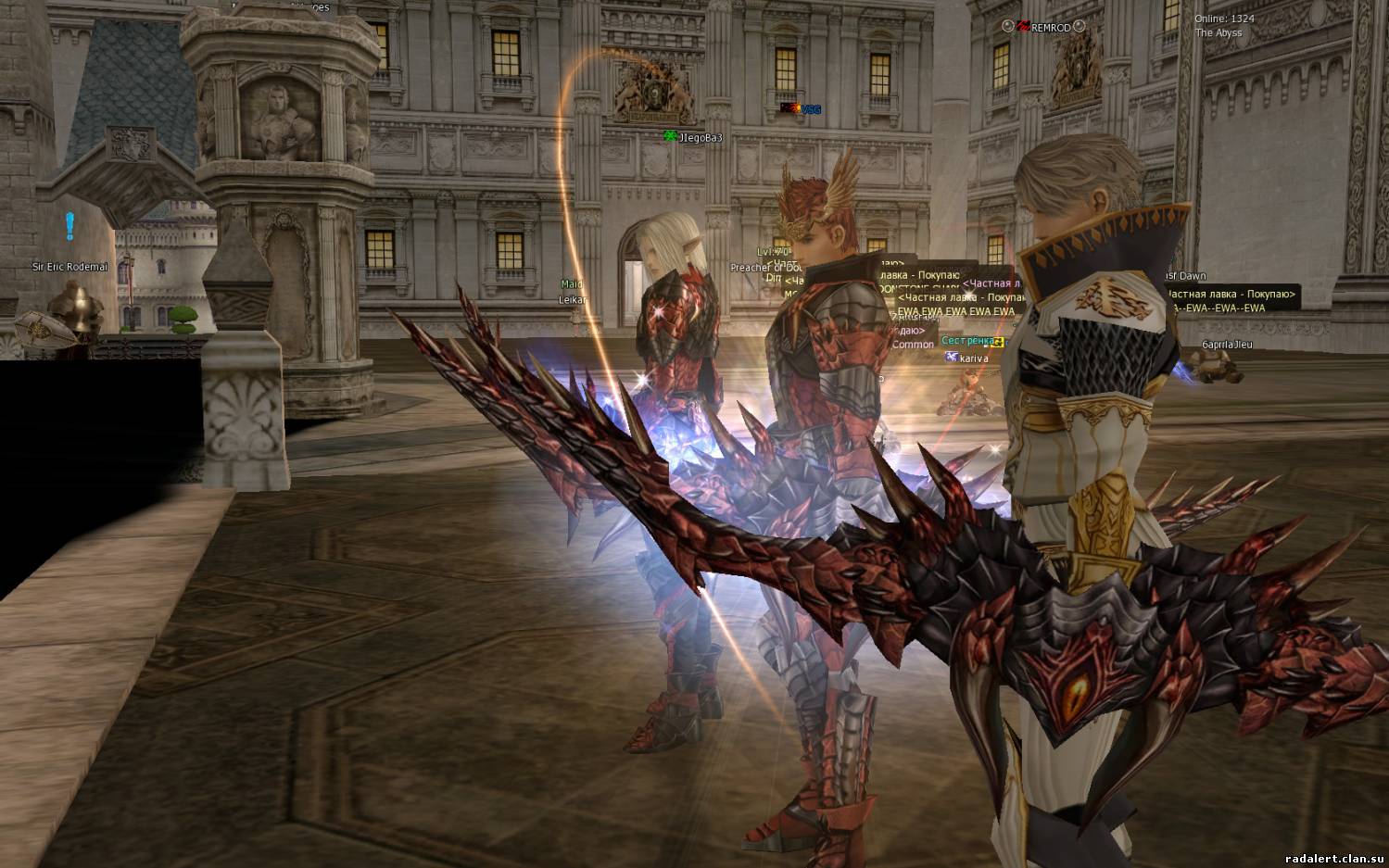The width and height of the screenshot is (1389, 868).
Task: Pick the Leikar NPC name label
Action: point(572,300)
